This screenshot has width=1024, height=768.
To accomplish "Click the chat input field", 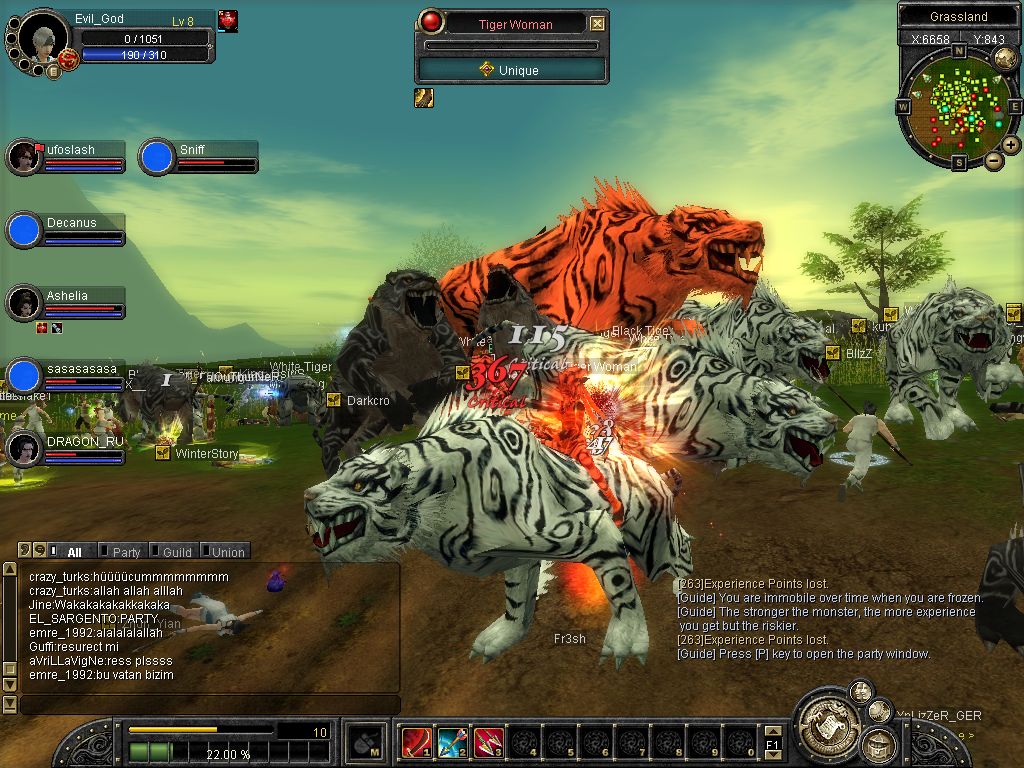I will coord(209,705).
